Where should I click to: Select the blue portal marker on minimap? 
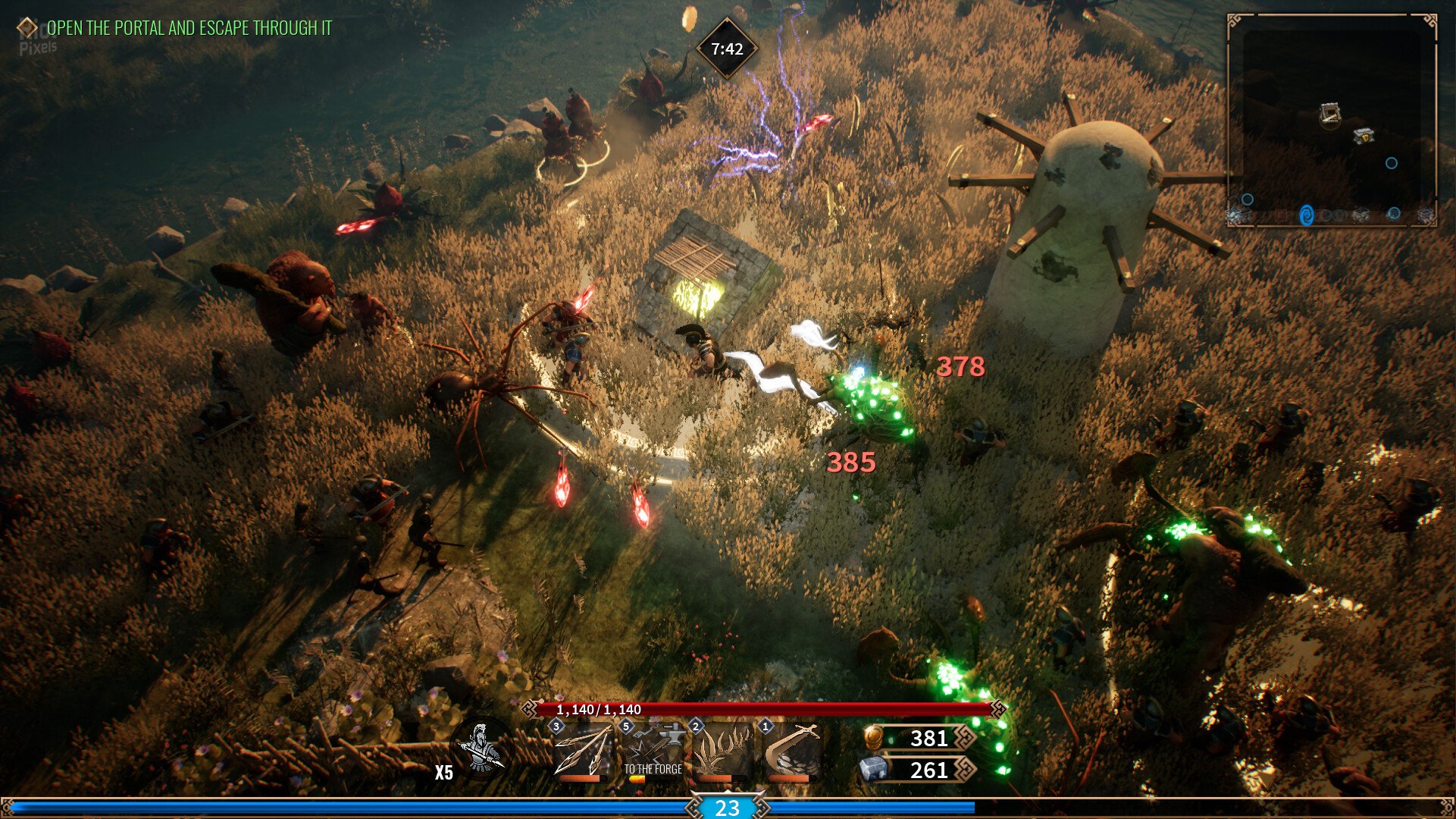(1307, 215)
